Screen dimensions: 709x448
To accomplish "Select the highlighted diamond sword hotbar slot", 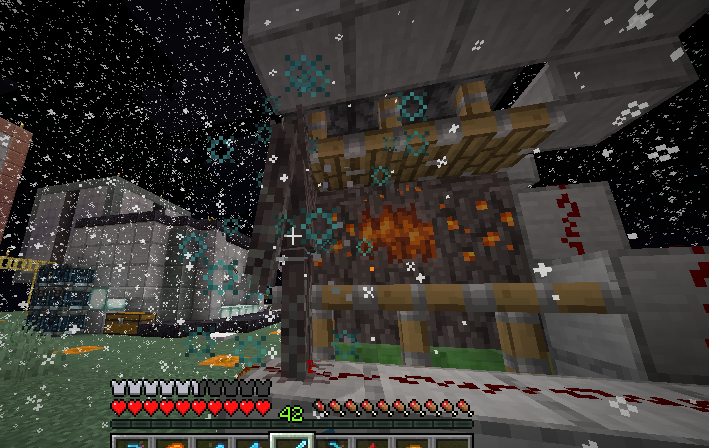I will tap(292, 441).
